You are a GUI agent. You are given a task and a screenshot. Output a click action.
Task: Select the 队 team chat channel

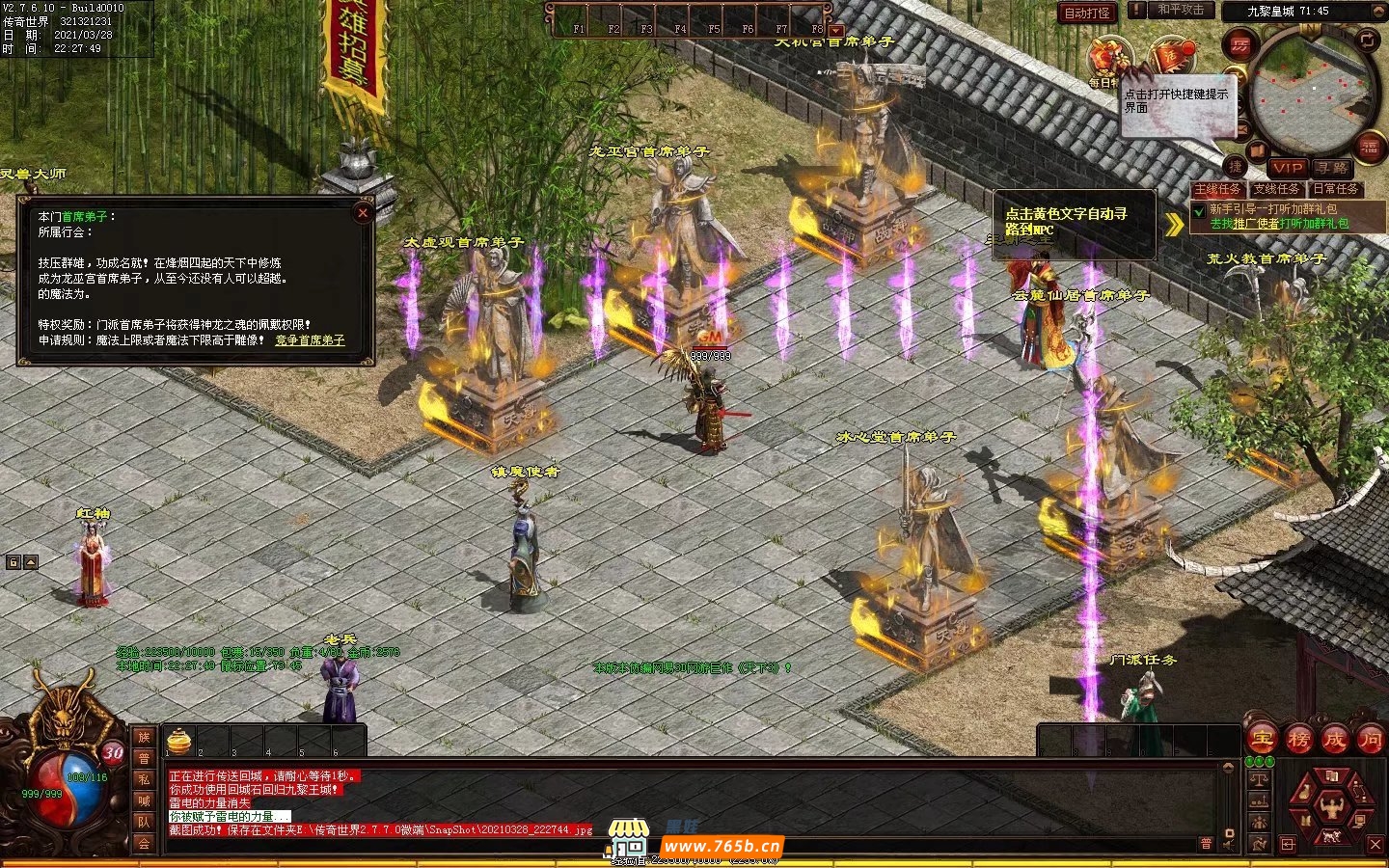pyautogui.click(x=144, y=822)
